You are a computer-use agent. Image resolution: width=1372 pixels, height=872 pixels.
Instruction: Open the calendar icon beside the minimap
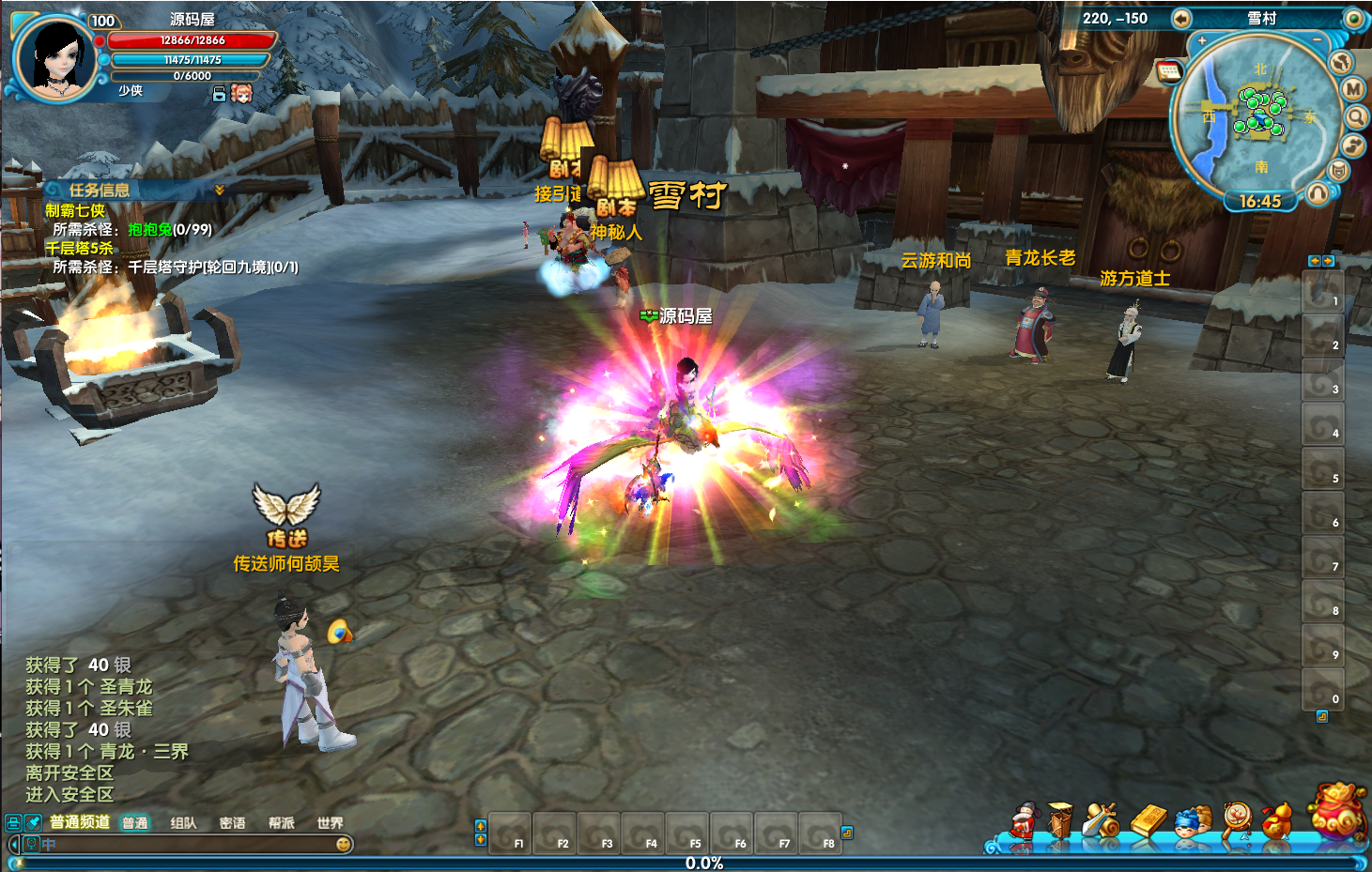pos(1169,71)
